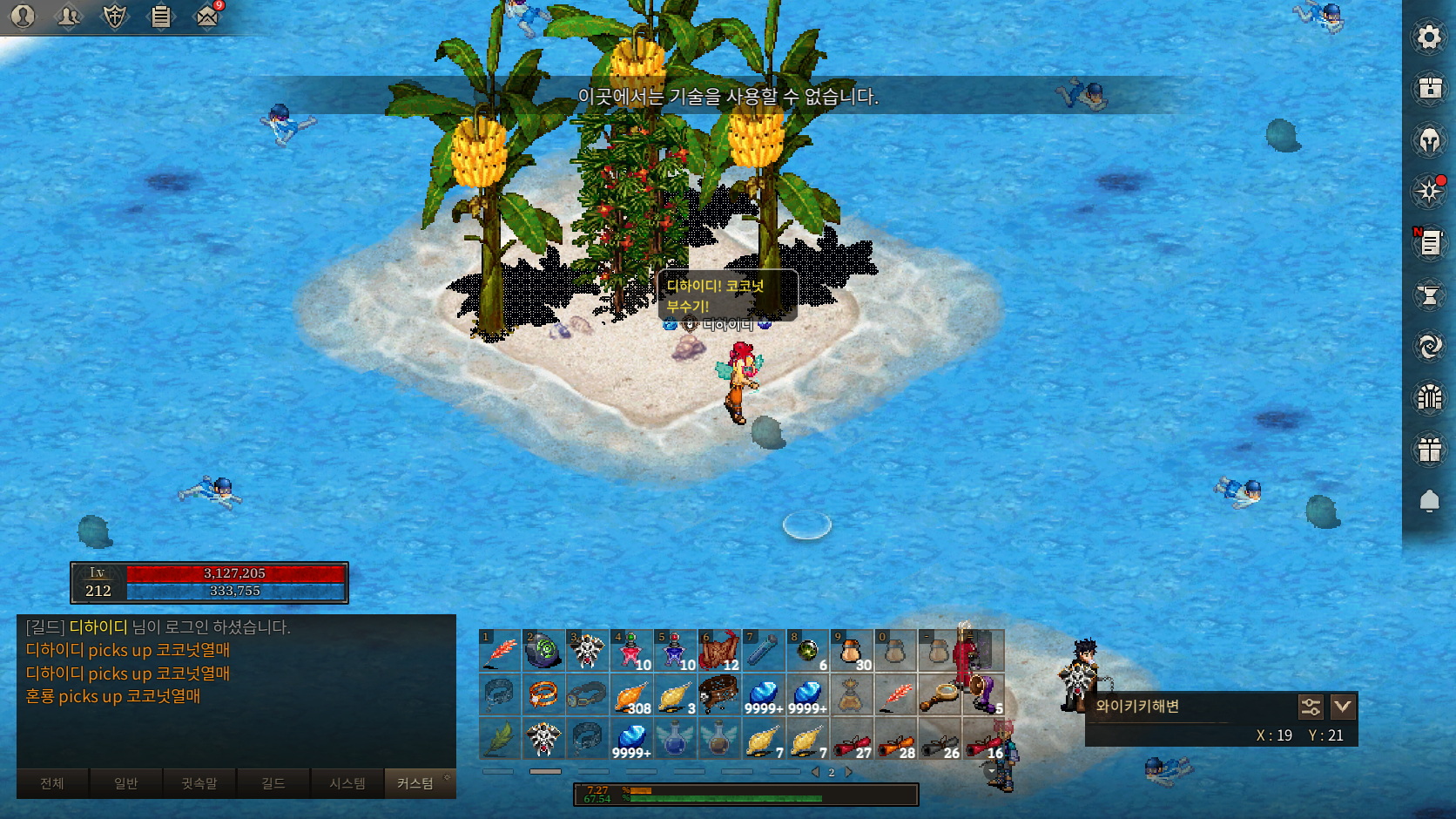Screen dimensions: 1456x819
Task: Use the red potion in slot 4
Action: pyautogui.click(x=631, y=651)
